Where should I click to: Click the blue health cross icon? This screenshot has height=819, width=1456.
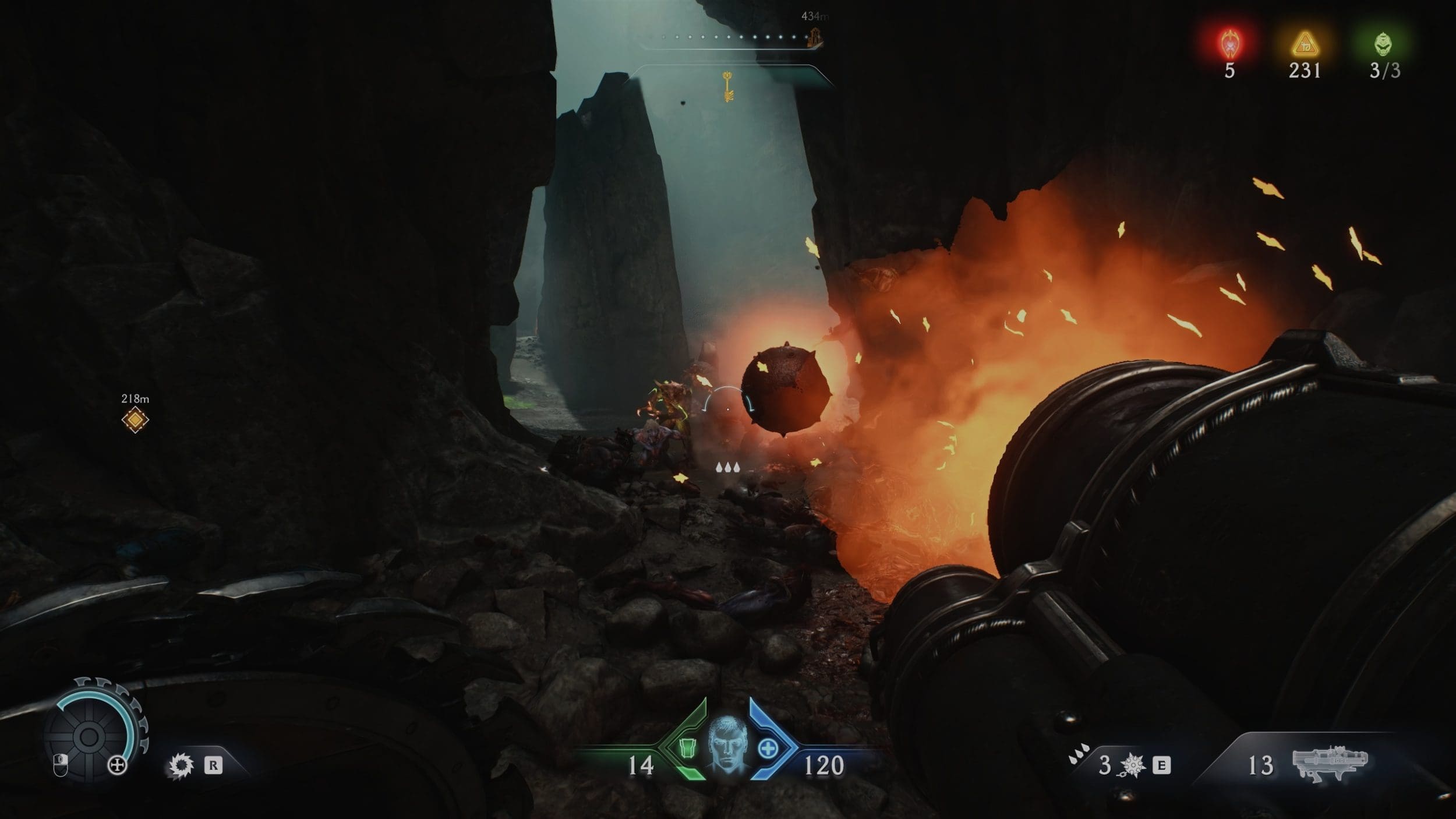point(768,749)
